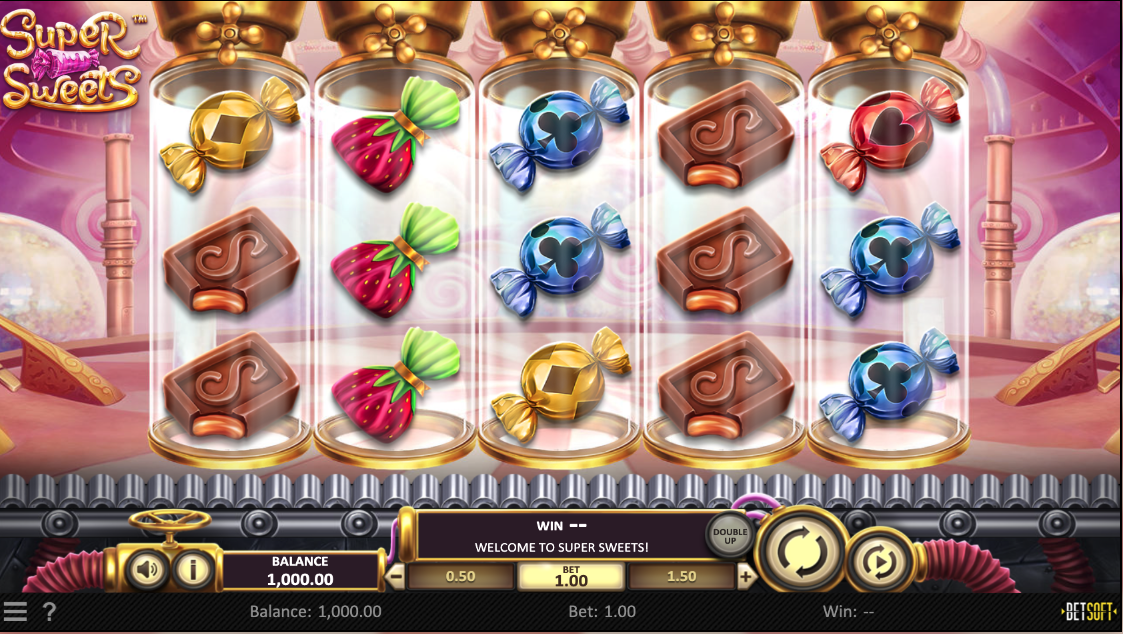Choose the 1.50 bet amount
The width and height of the screenshot is (1123, 634).
coord(680,577)
